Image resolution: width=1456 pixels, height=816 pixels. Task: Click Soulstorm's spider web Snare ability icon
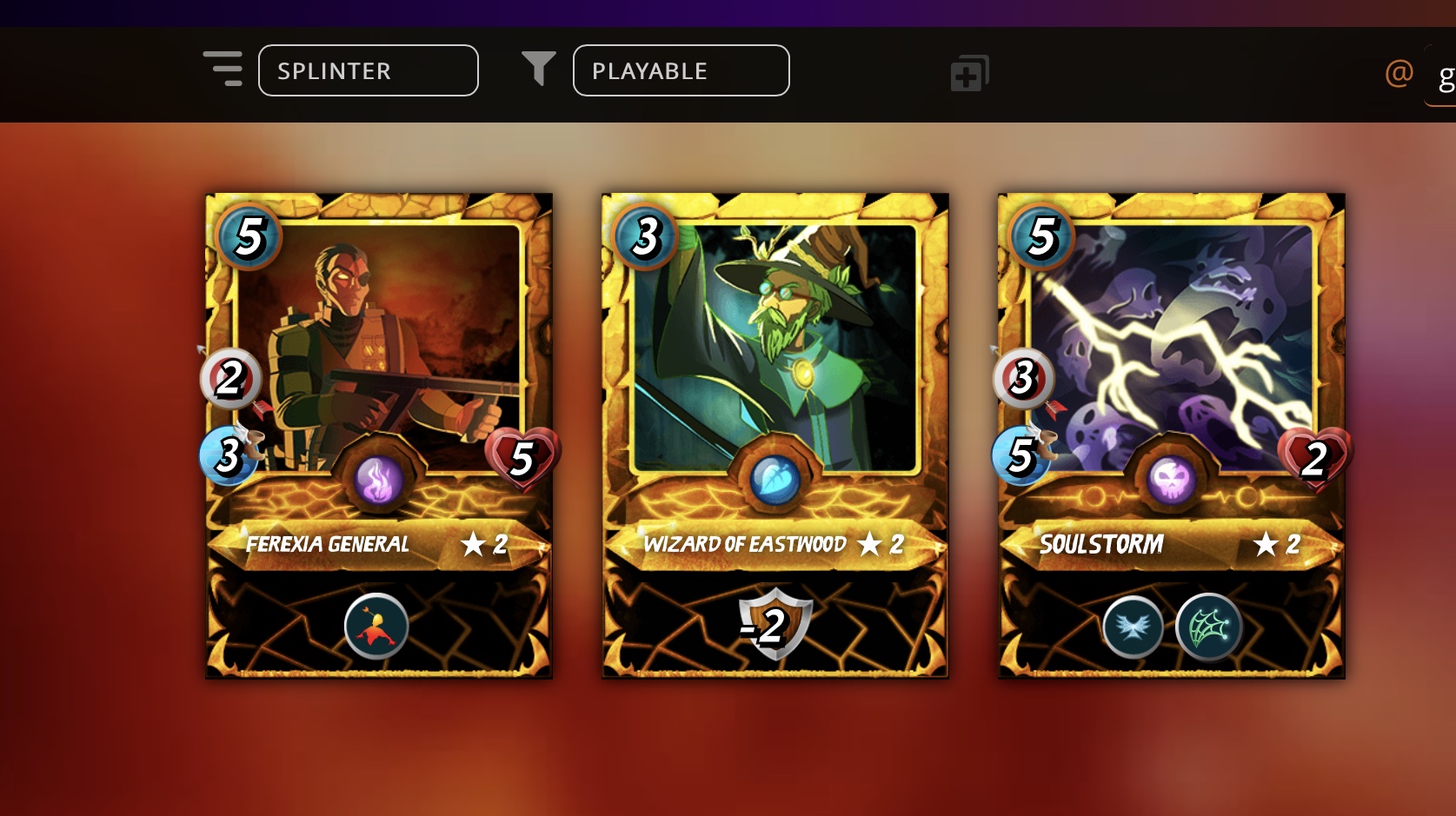tap(1207, 627)
